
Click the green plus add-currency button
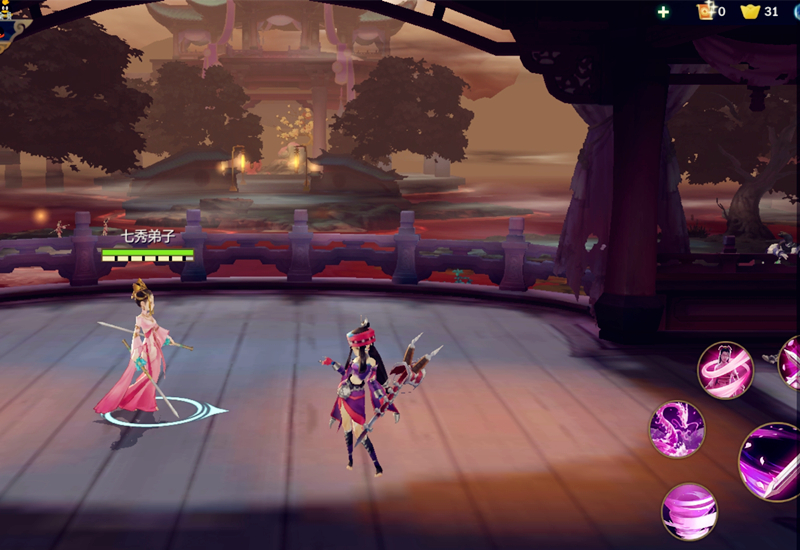[663, 12]
